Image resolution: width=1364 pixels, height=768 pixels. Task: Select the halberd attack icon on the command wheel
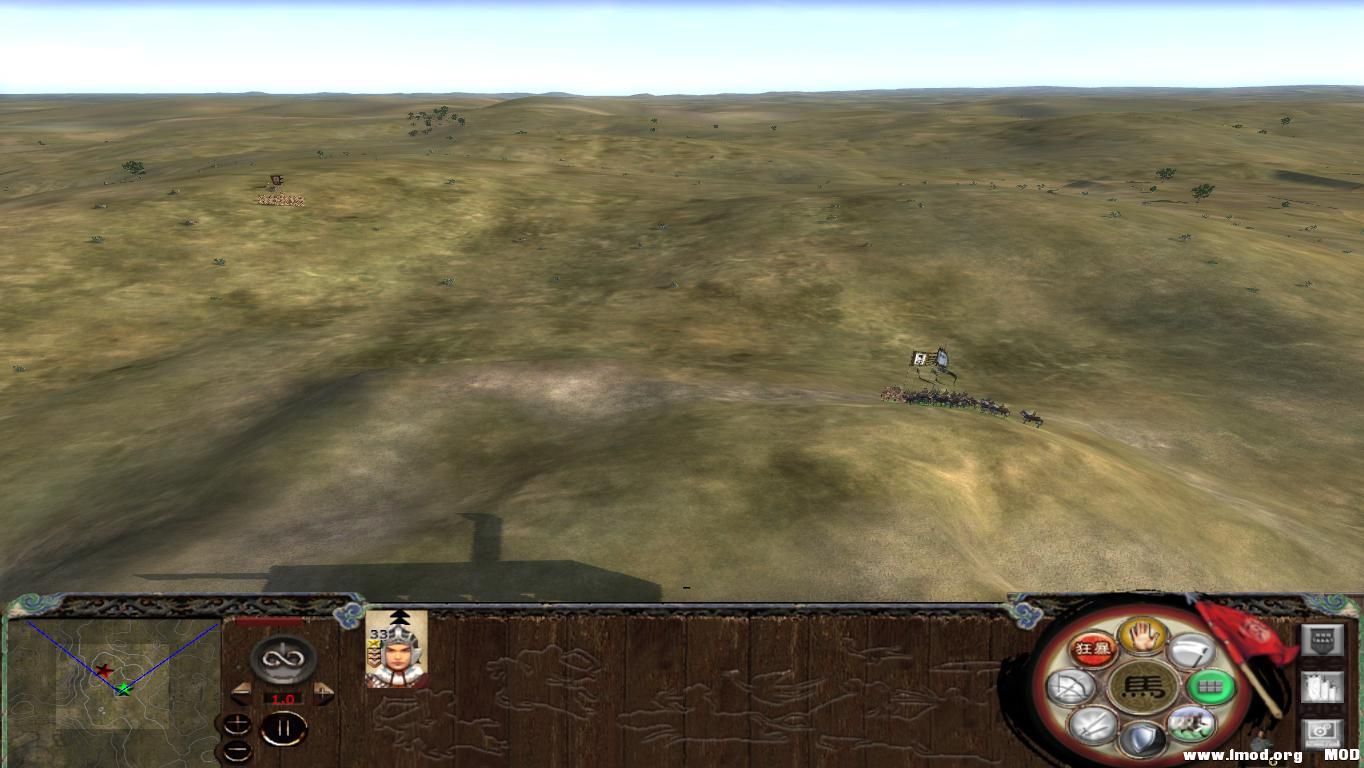(1191, 651)
